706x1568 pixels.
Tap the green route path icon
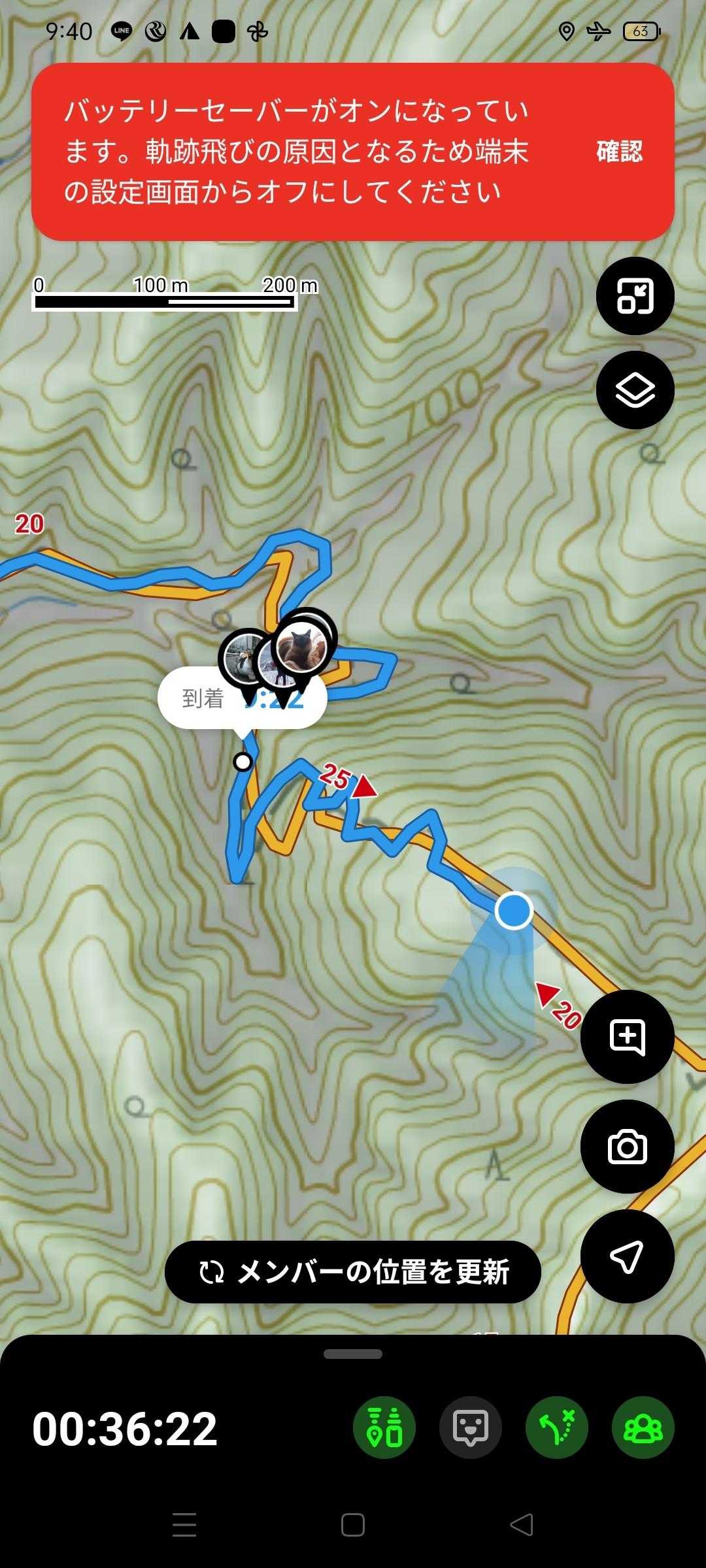click(x=557, y=1428)
